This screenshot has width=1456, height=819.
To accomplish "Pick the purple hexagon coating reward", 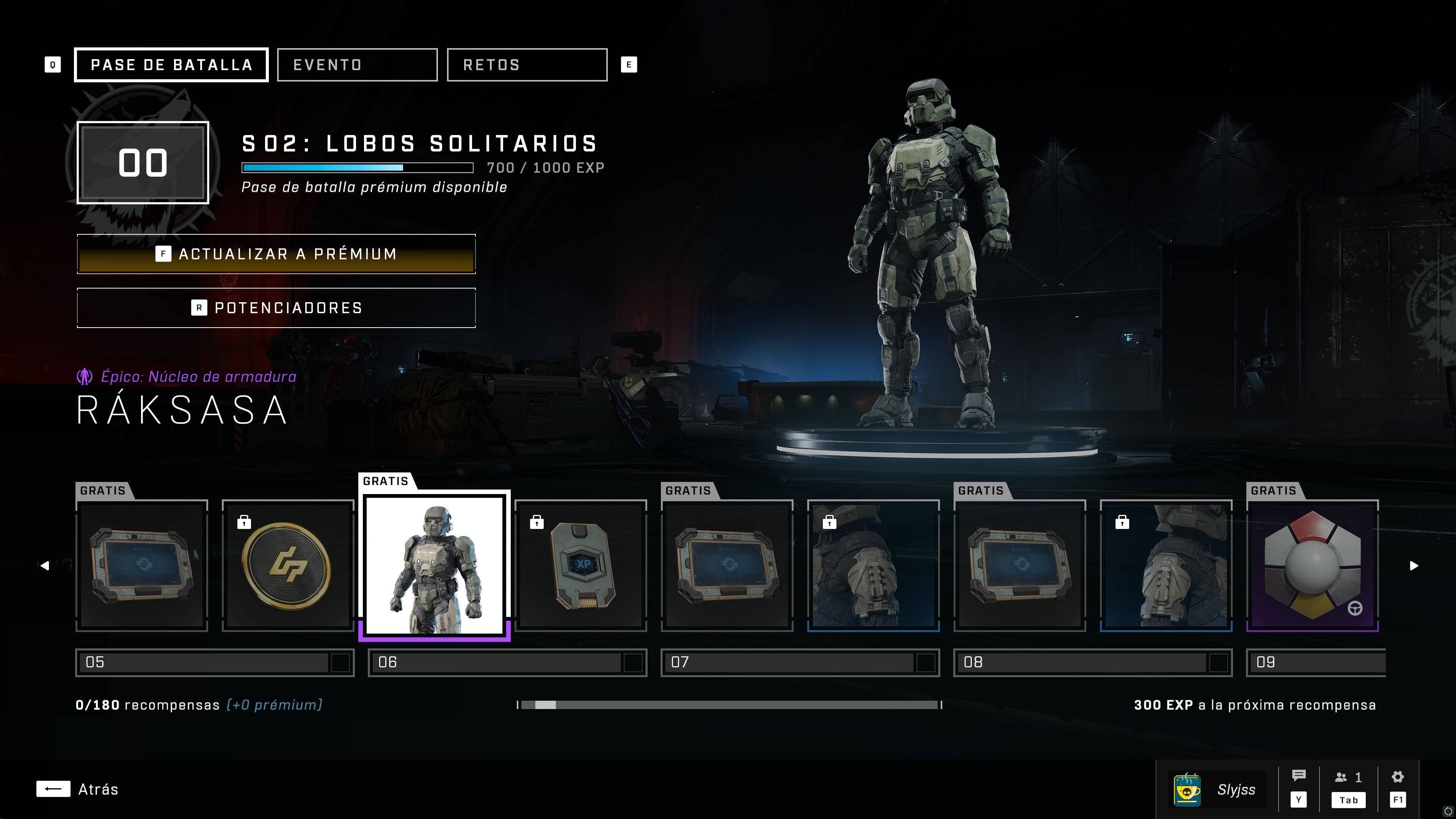I will pos(1312,565).
